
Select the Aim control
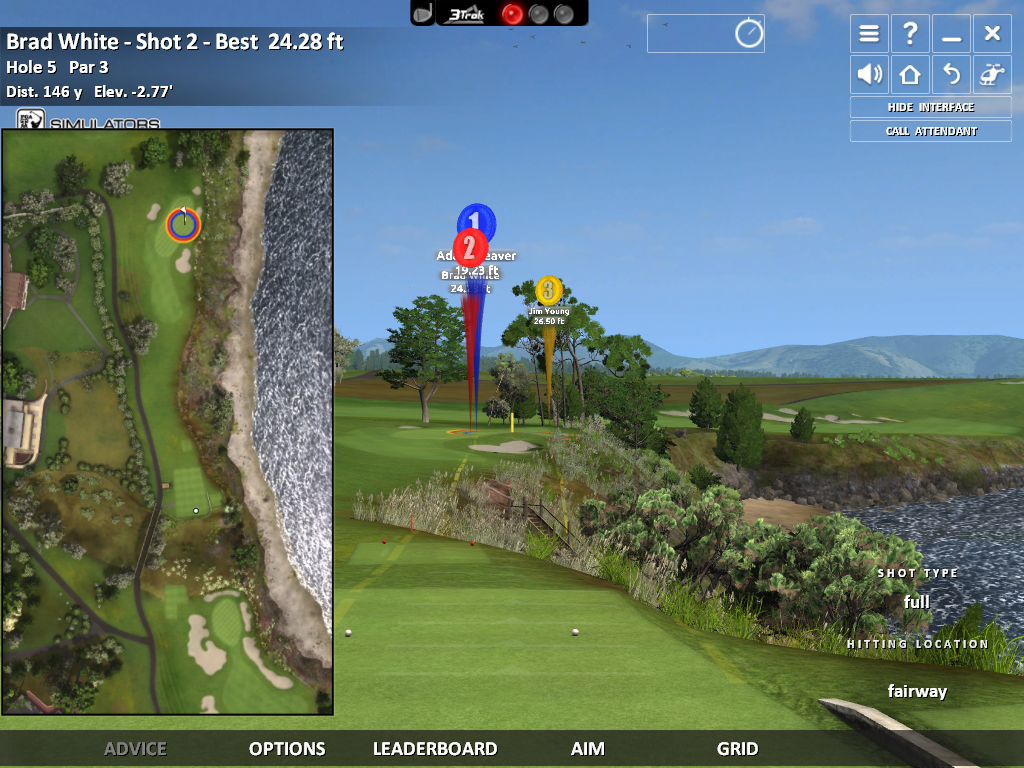tap(588, 748)
